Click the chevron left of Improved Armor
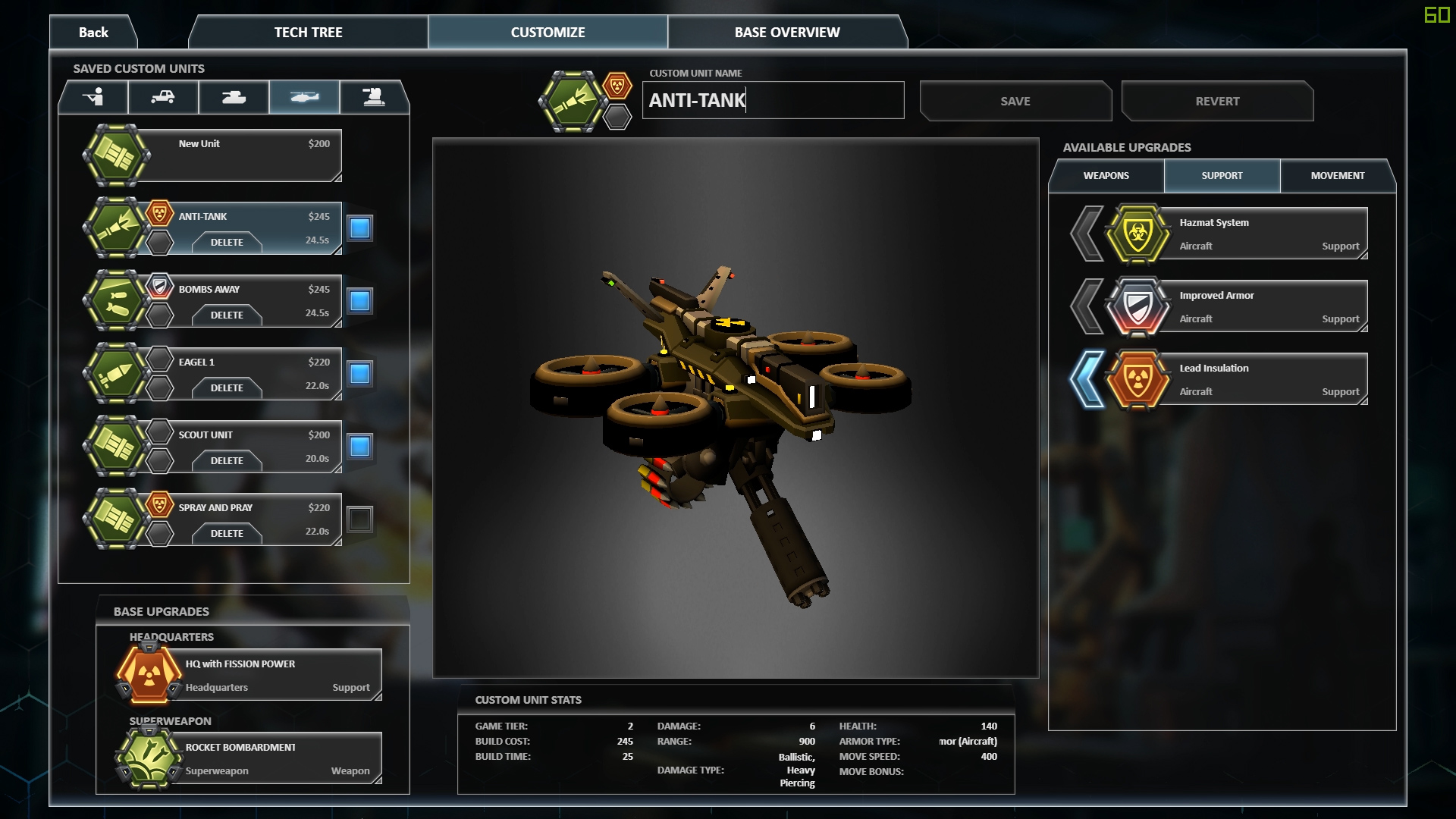 (x=1089, y=306)
